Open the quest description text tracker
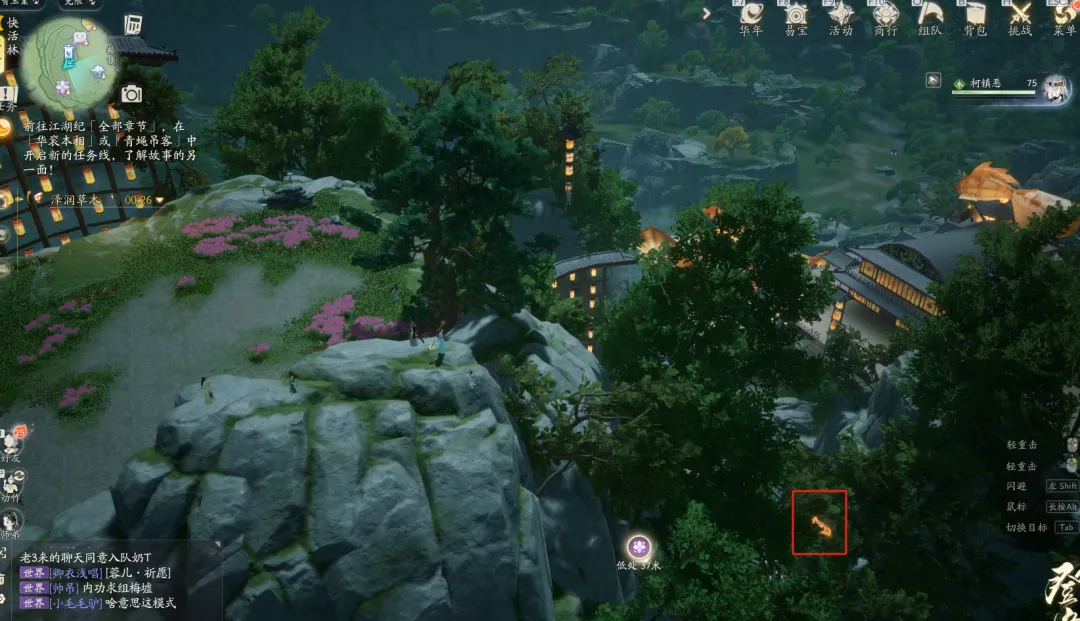 (108, 148)
